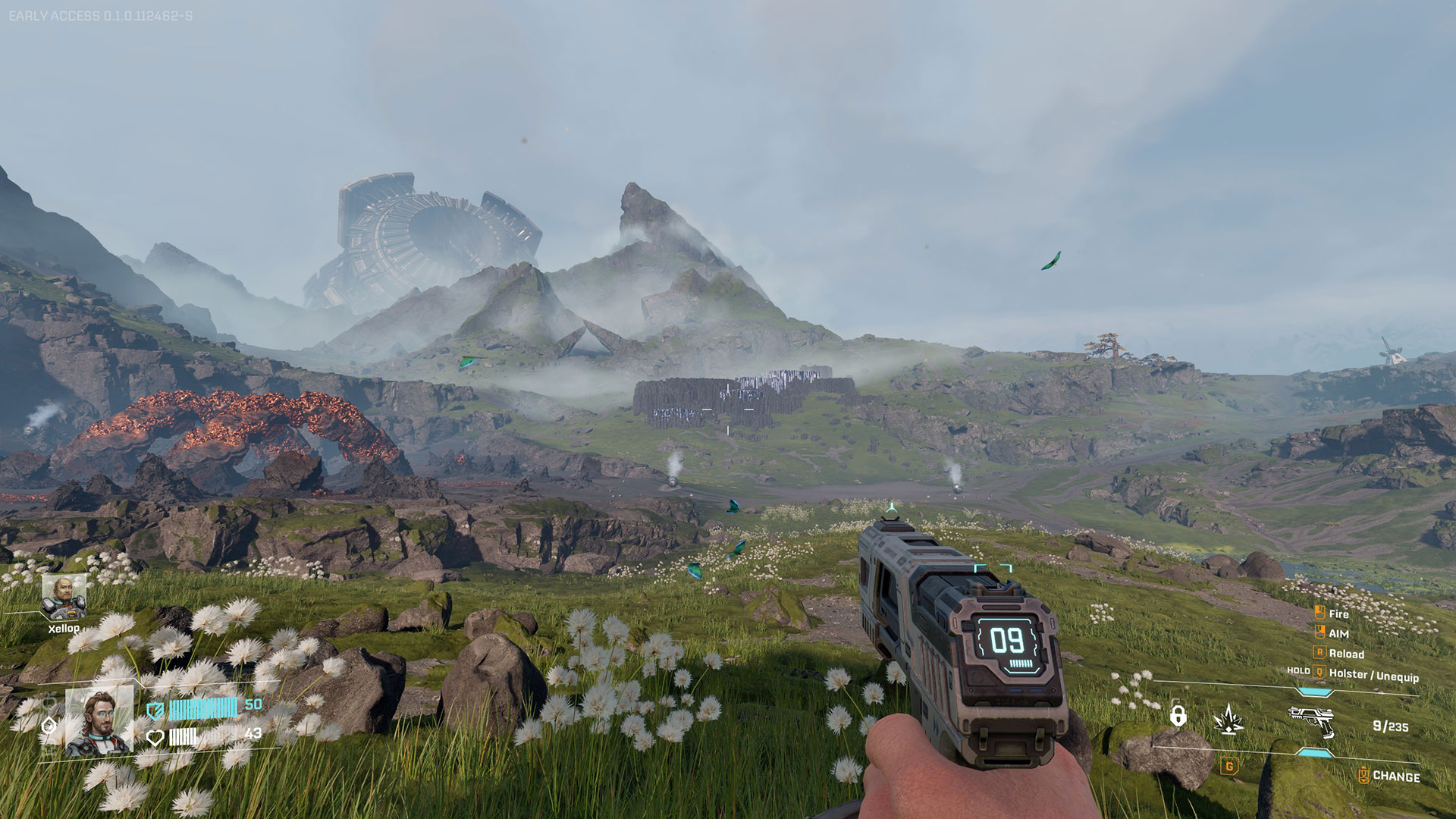Screen dimensions: 1456x819
Task: Click the diamond status icon beside your portrait
Action: (x=49, y=726)
